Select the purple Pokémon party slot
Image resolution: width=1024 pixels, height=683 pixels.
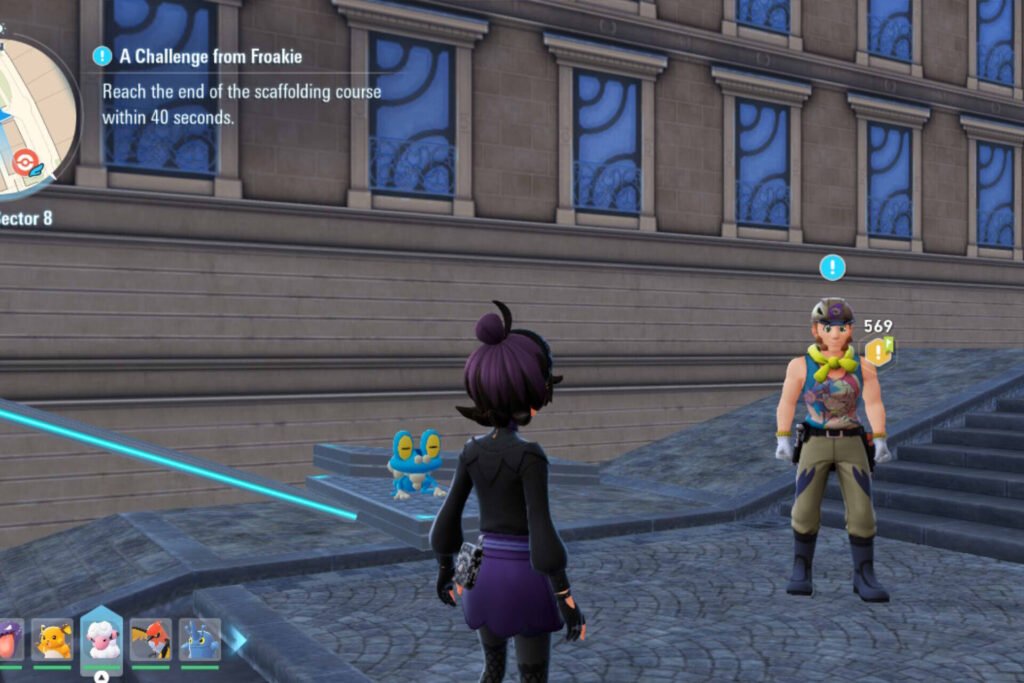click(8, 639)
